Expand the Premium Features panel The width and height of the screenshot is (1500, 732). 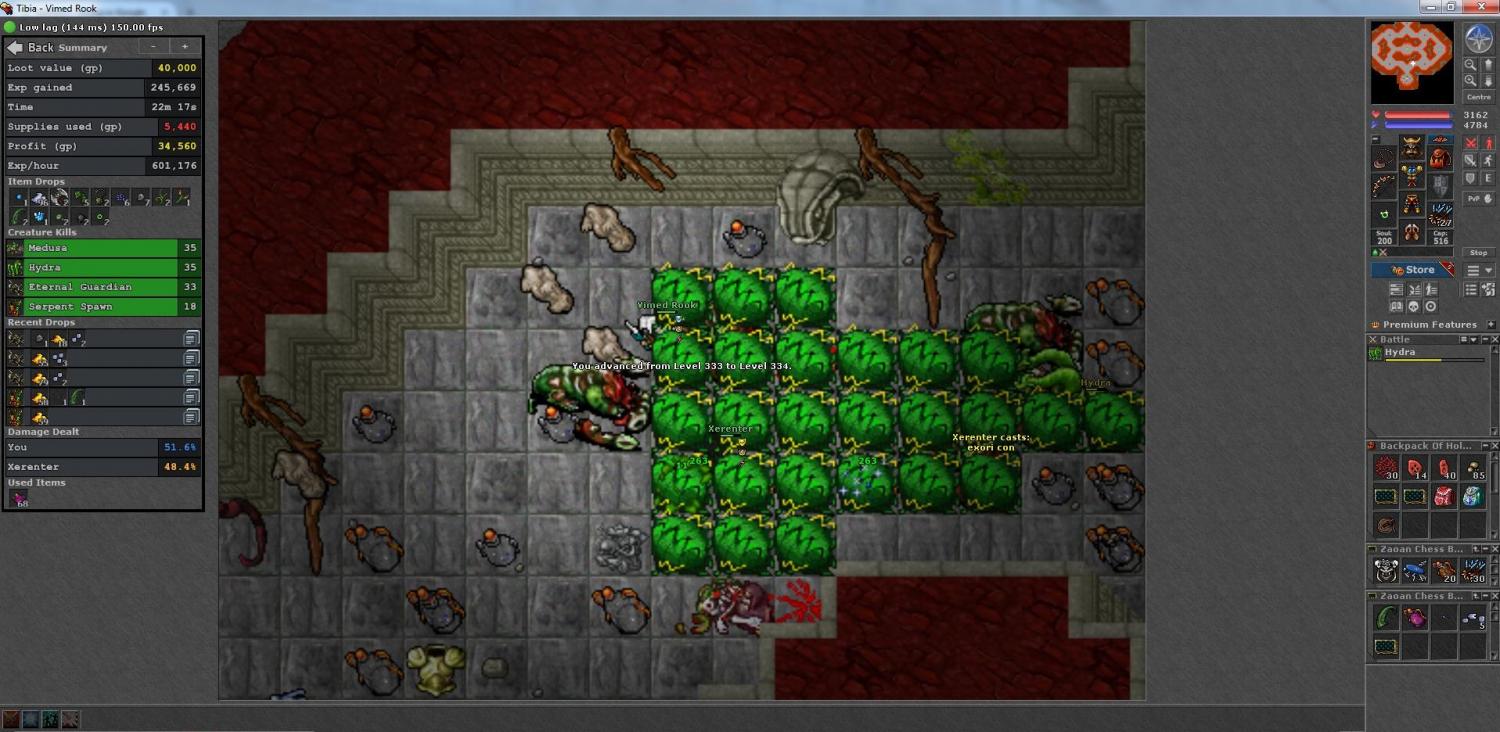1491,325
